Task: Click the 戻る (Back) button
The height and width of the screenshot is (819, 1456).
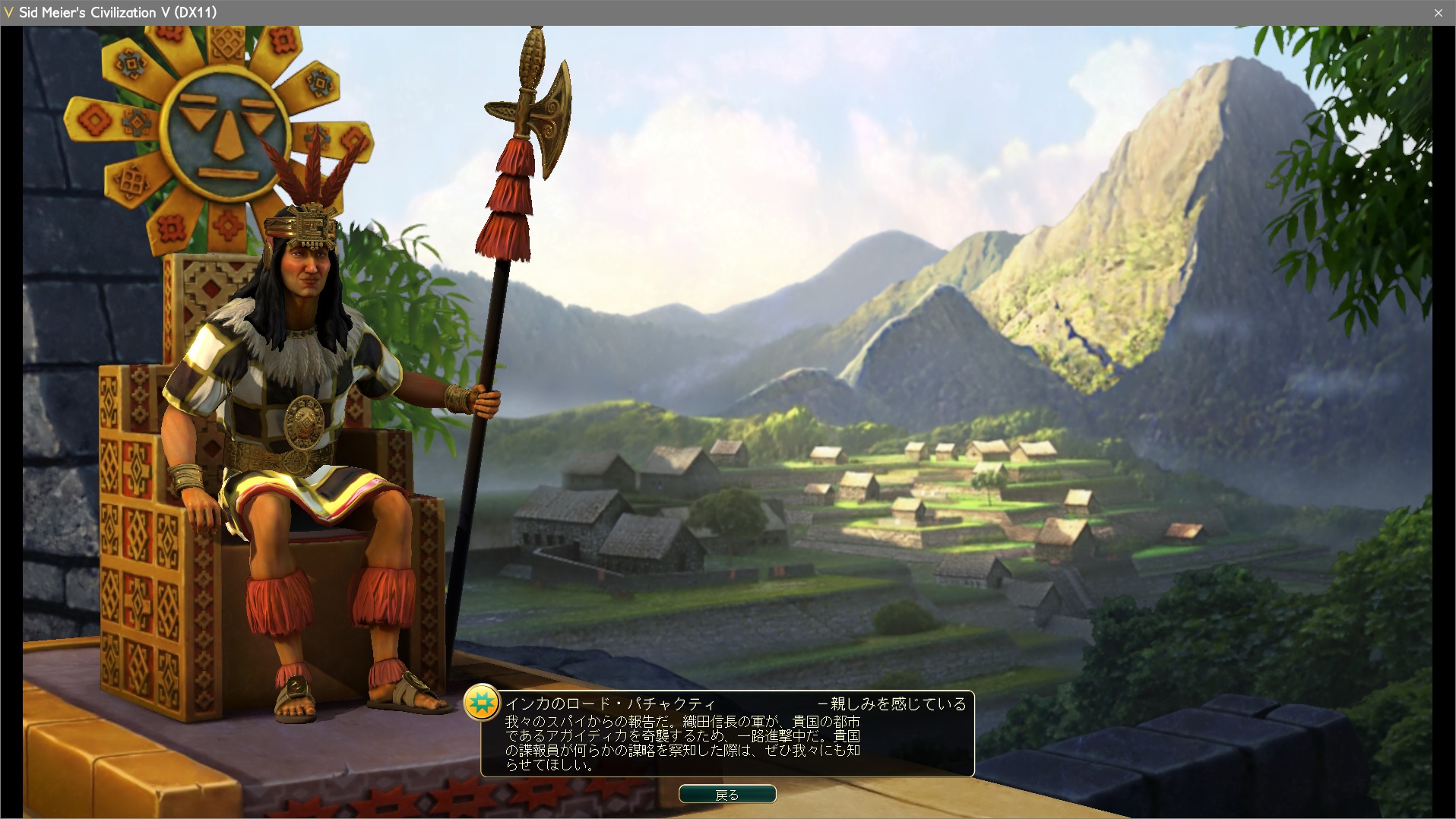Action: [727, 795]
